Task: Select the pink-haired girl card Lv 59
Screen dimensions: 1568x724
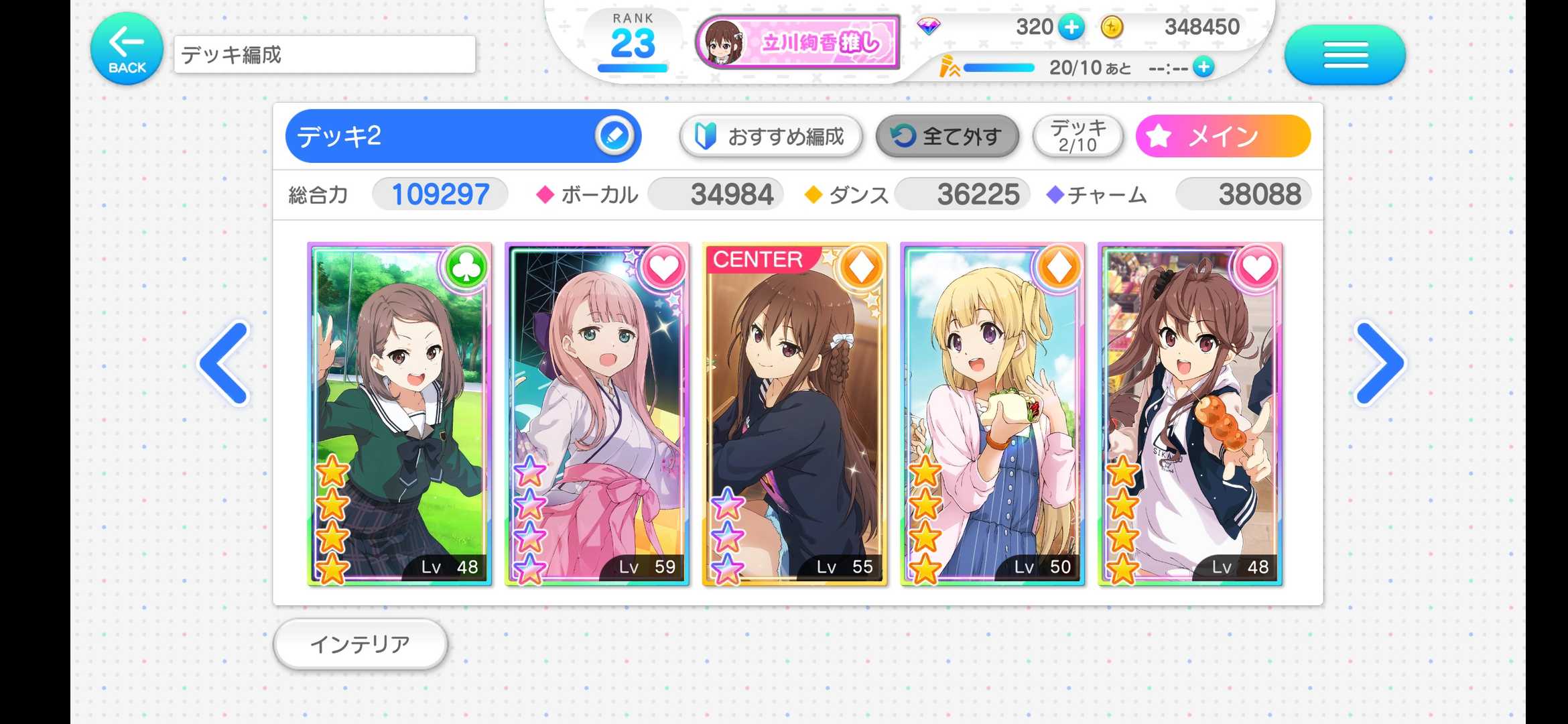Action: pyautogui.click(x=597, y=414)
